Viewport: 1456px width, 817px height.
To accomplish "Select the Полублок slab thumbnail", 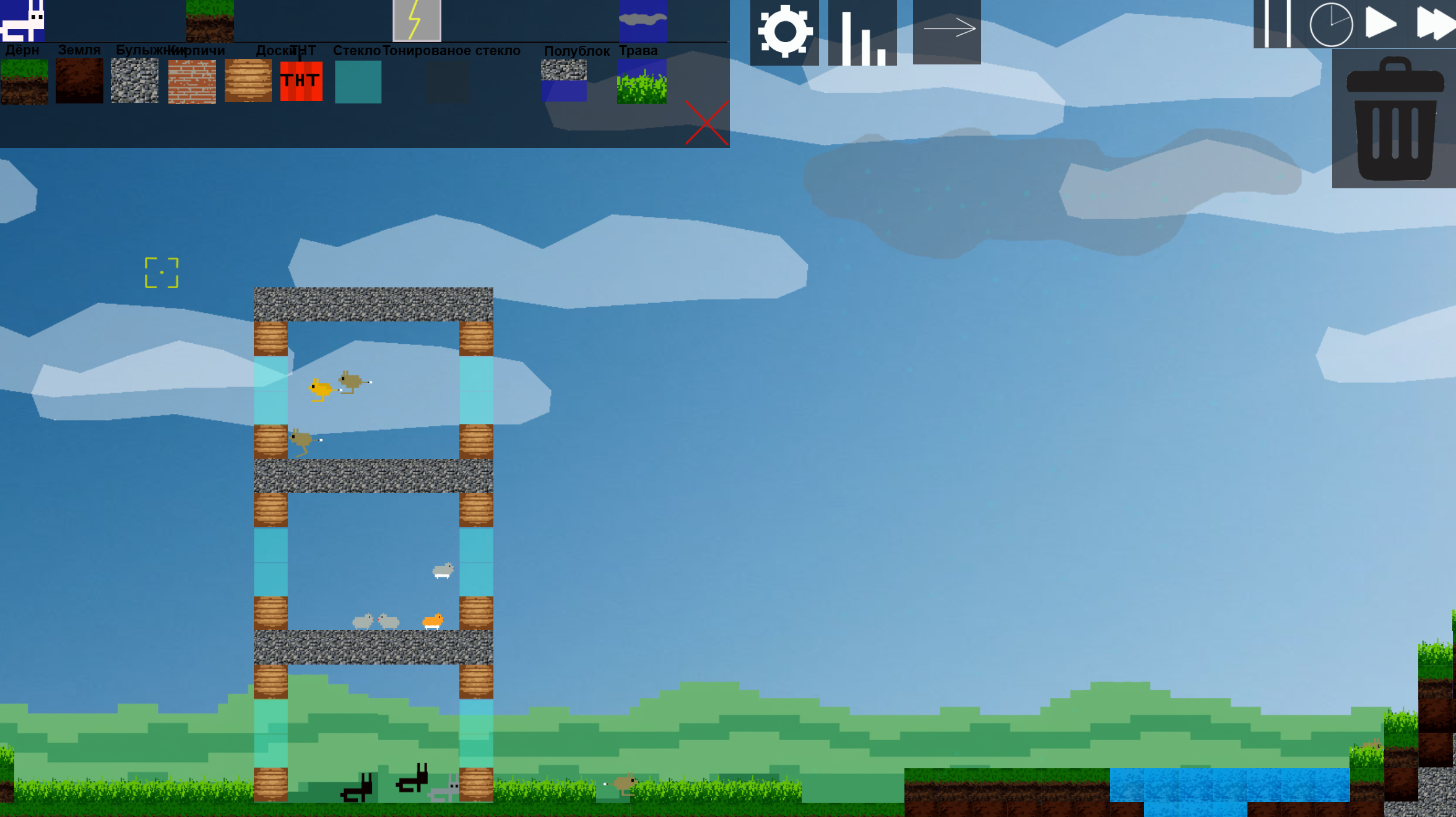I will pyautogui.click(x=563, y=81).
